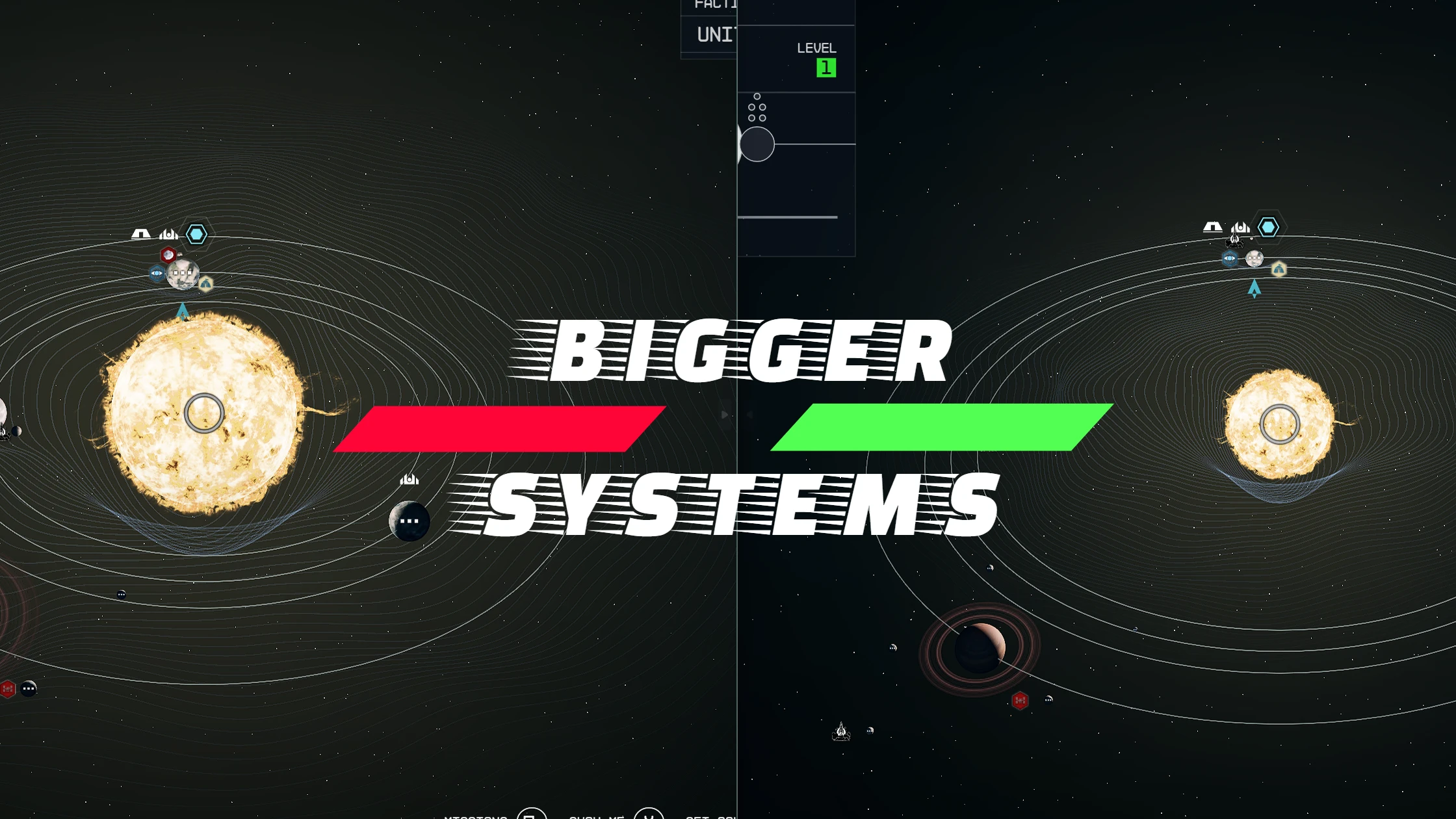The image size is (1456, 819).
Task: Click the blue eye survey icon beside the inhabited planet
Action: (157, 274)
